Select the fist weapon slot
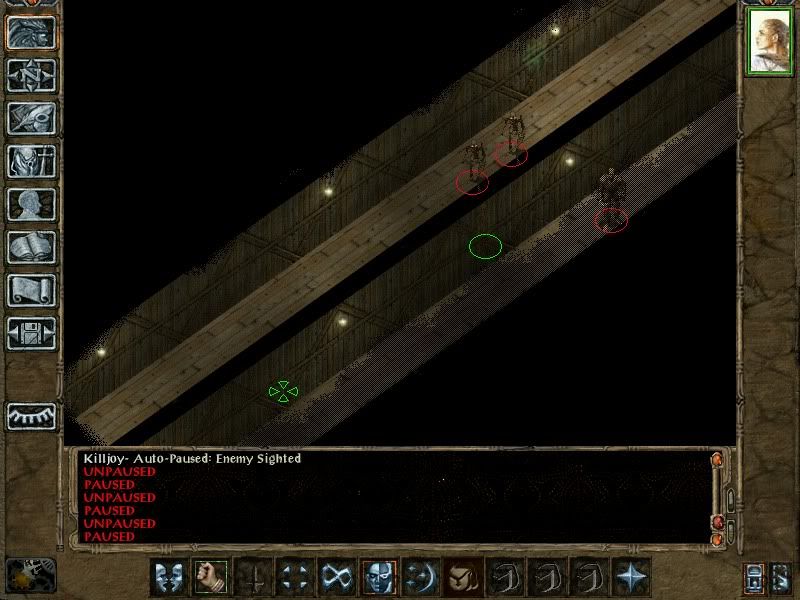800x600 pixels. coord(211,576)
